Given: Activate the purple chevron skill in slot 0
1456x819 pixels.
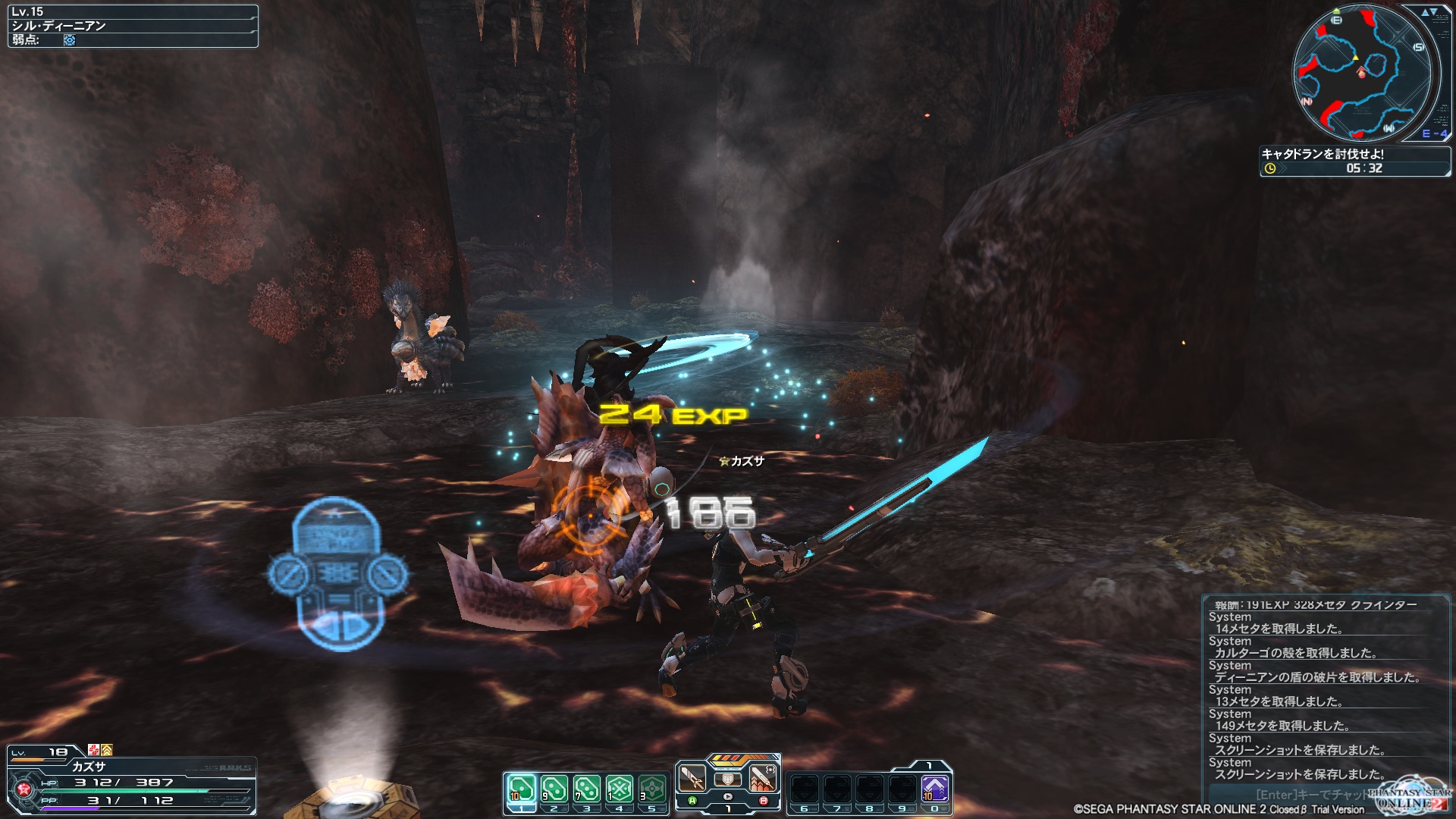Looking at the screenshot, I should (x=935, y=789).
